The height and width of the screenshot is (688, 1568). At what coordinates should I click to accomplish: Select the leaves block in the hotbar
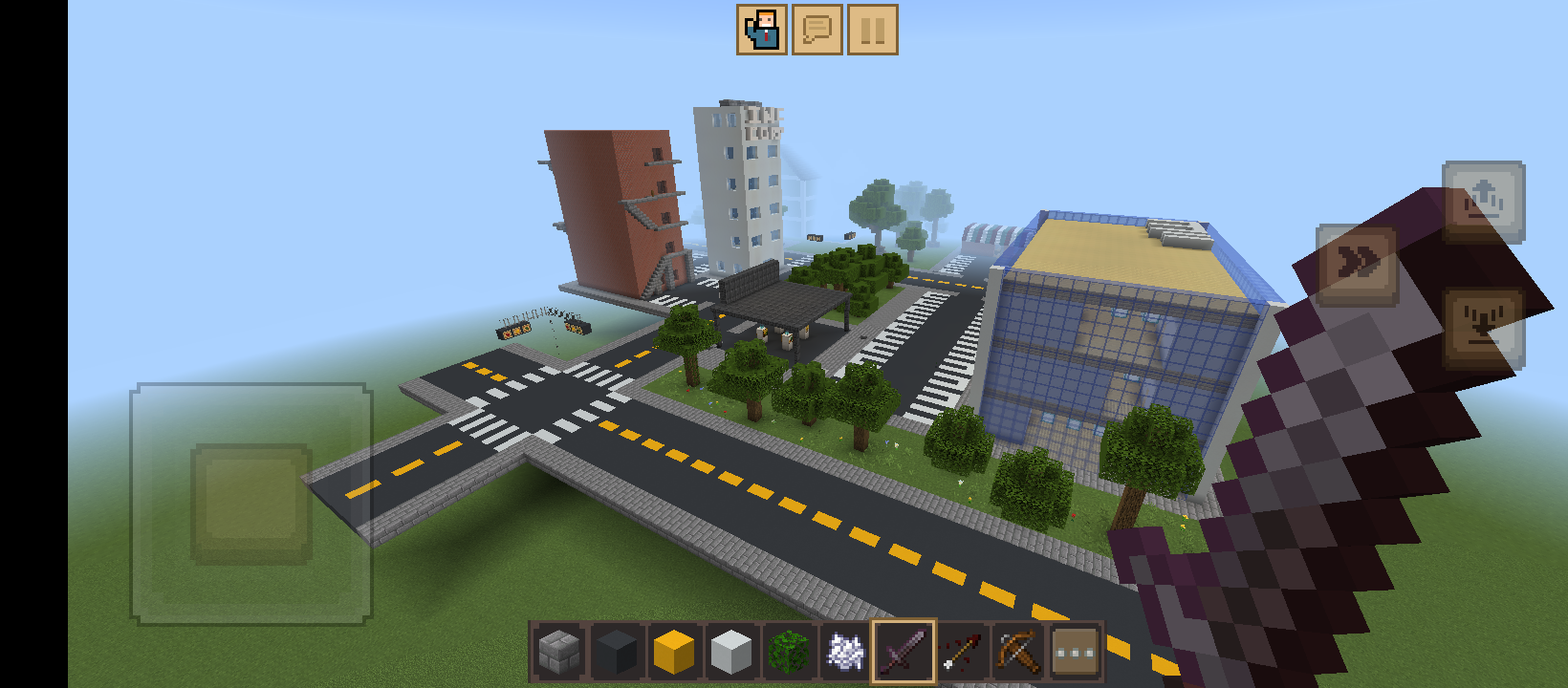tap(786, 650)
